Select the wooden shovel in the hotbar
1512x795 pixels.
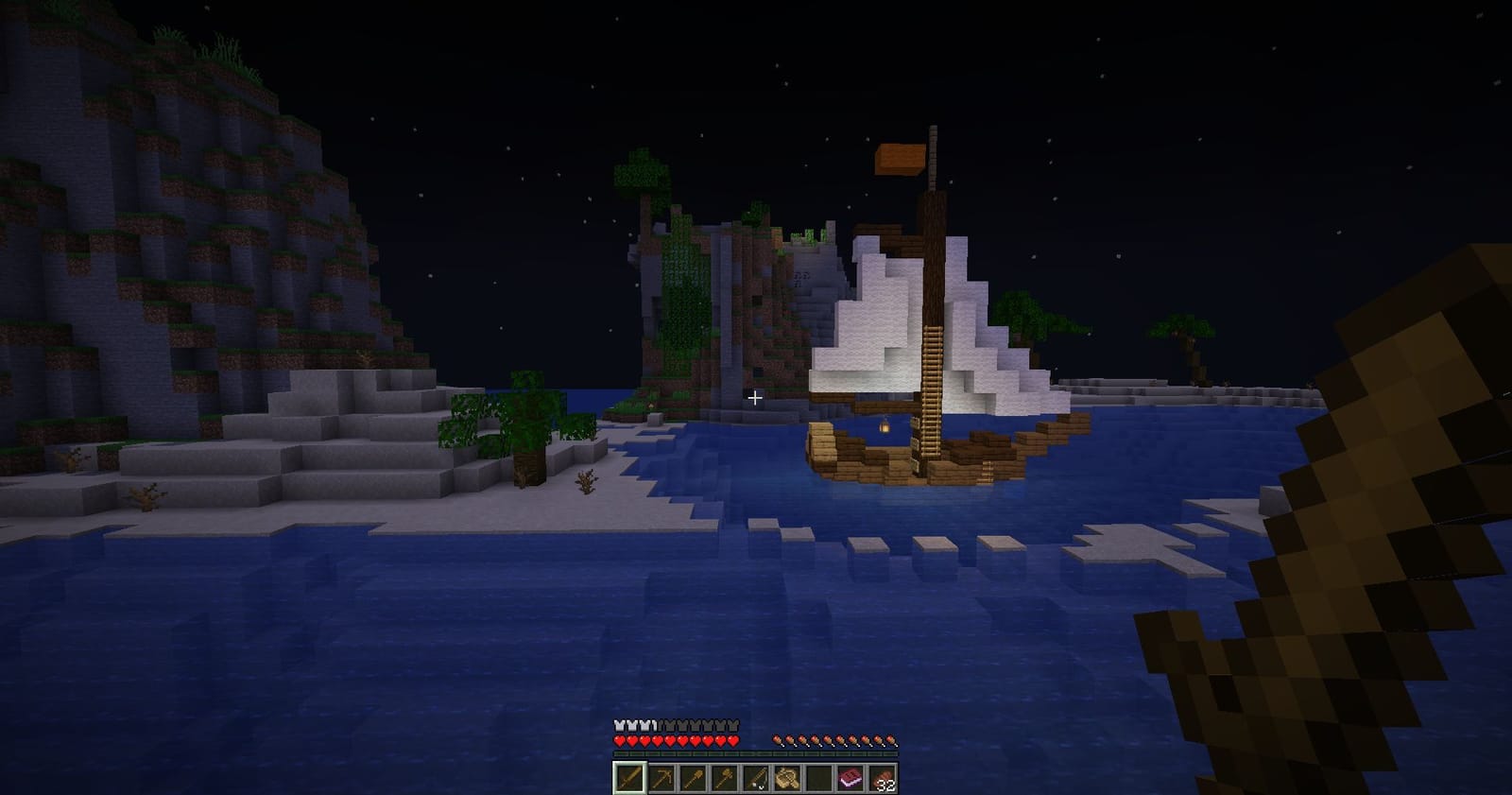click(694, 777)
